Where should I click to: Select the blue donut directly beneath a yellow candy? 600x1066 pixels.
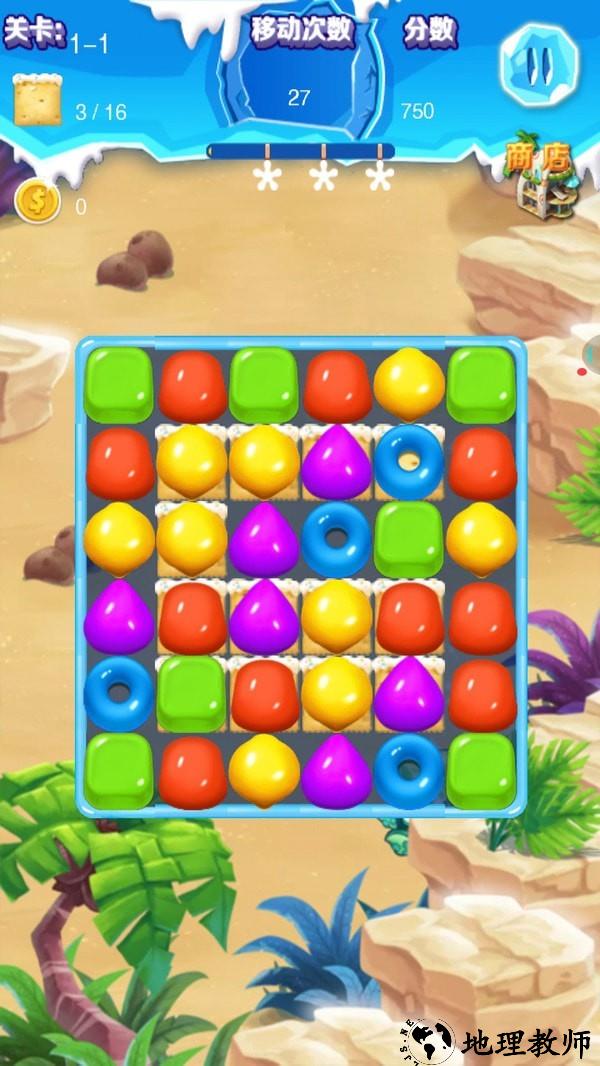coord(409,461)
